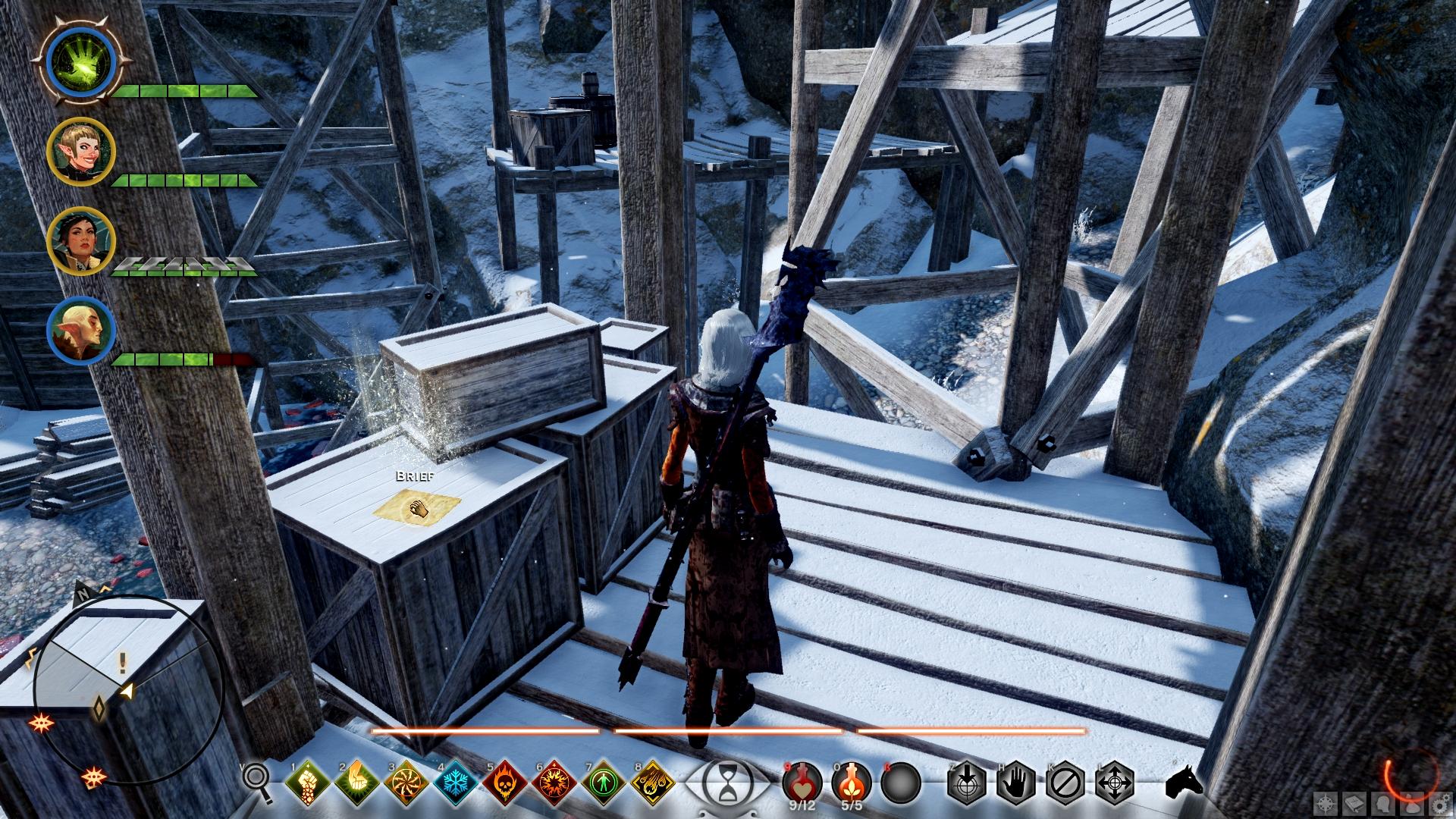Click the magnifying glass search icon

click(x=257, y=781)
